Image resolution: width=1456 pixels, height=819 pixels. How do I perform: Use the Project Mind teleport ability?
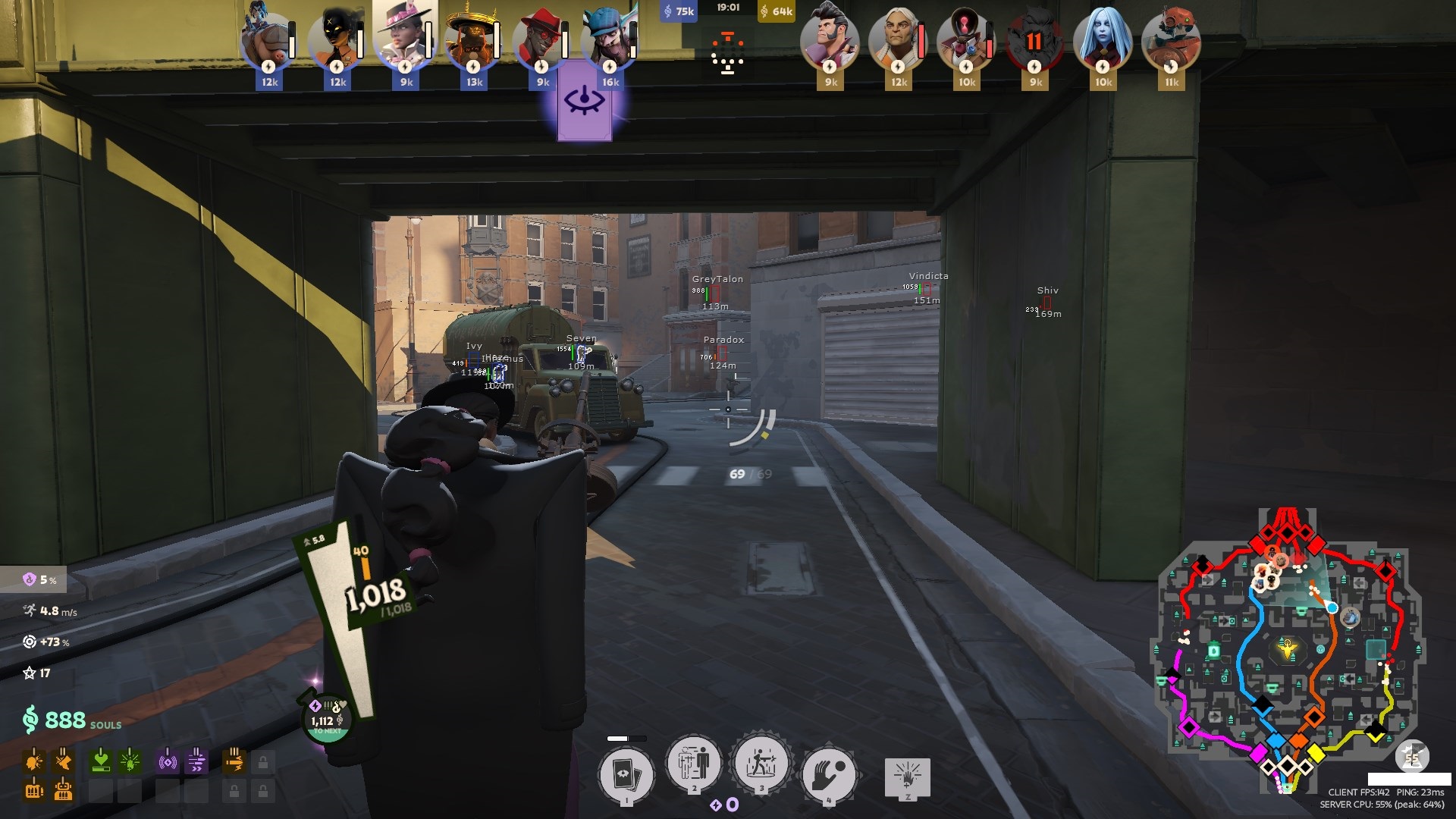coord(693,764)
